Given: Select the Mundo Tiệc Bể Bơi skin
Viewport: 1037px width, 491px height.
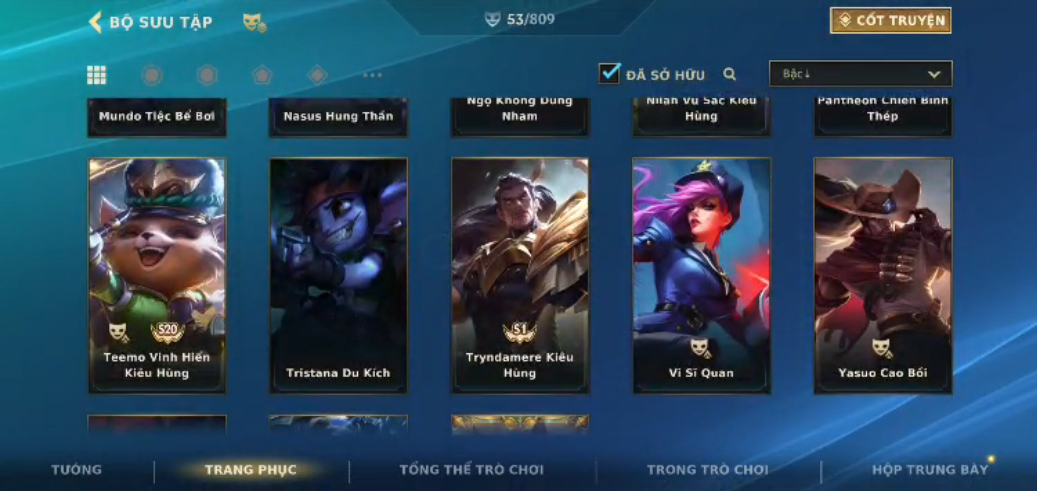Looking at the screenshot, I should (x=157, y=116).
